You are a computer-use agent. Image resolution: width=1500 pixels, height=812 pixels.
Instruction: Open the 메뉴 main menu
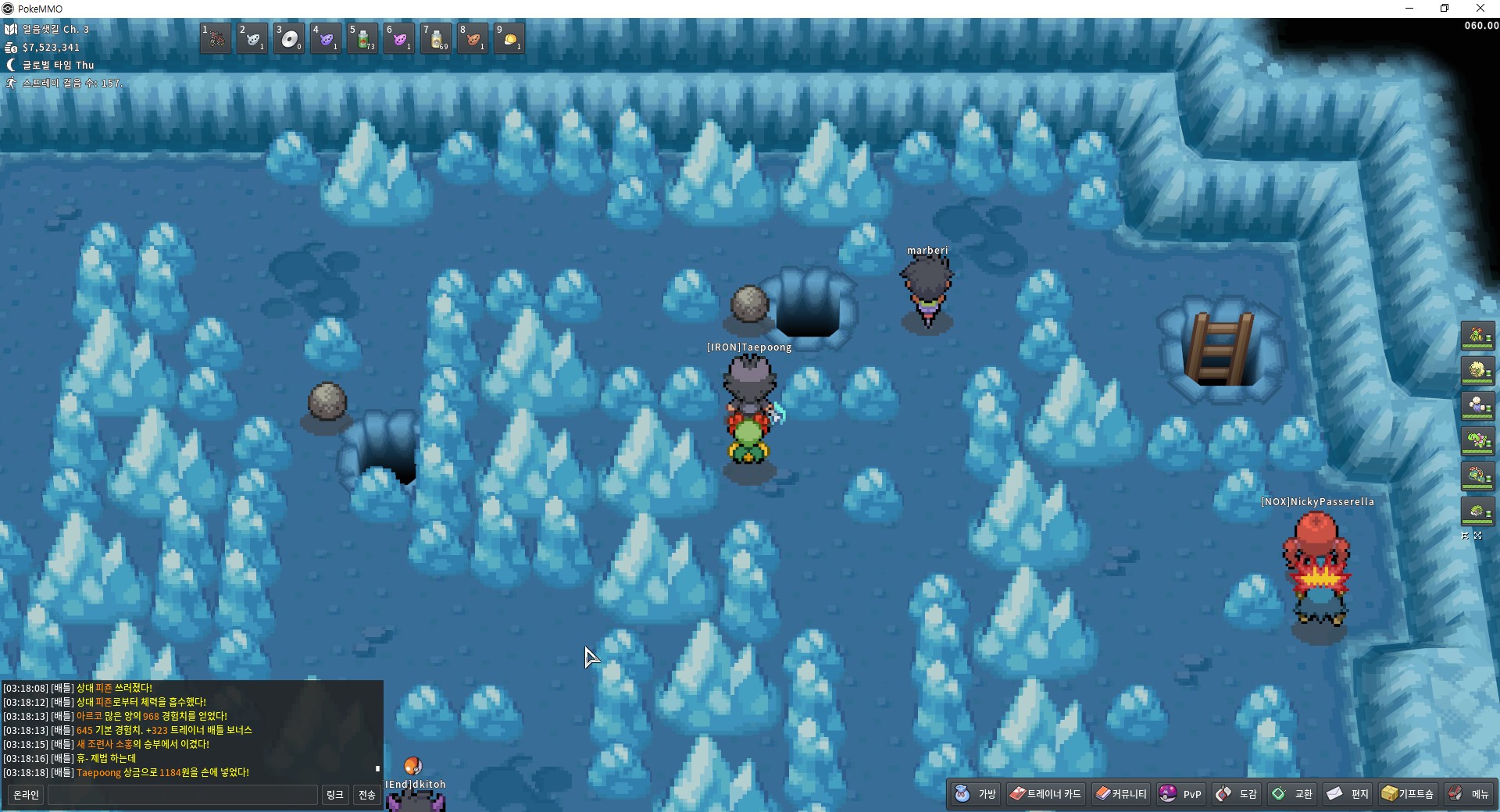(1469, 794)
